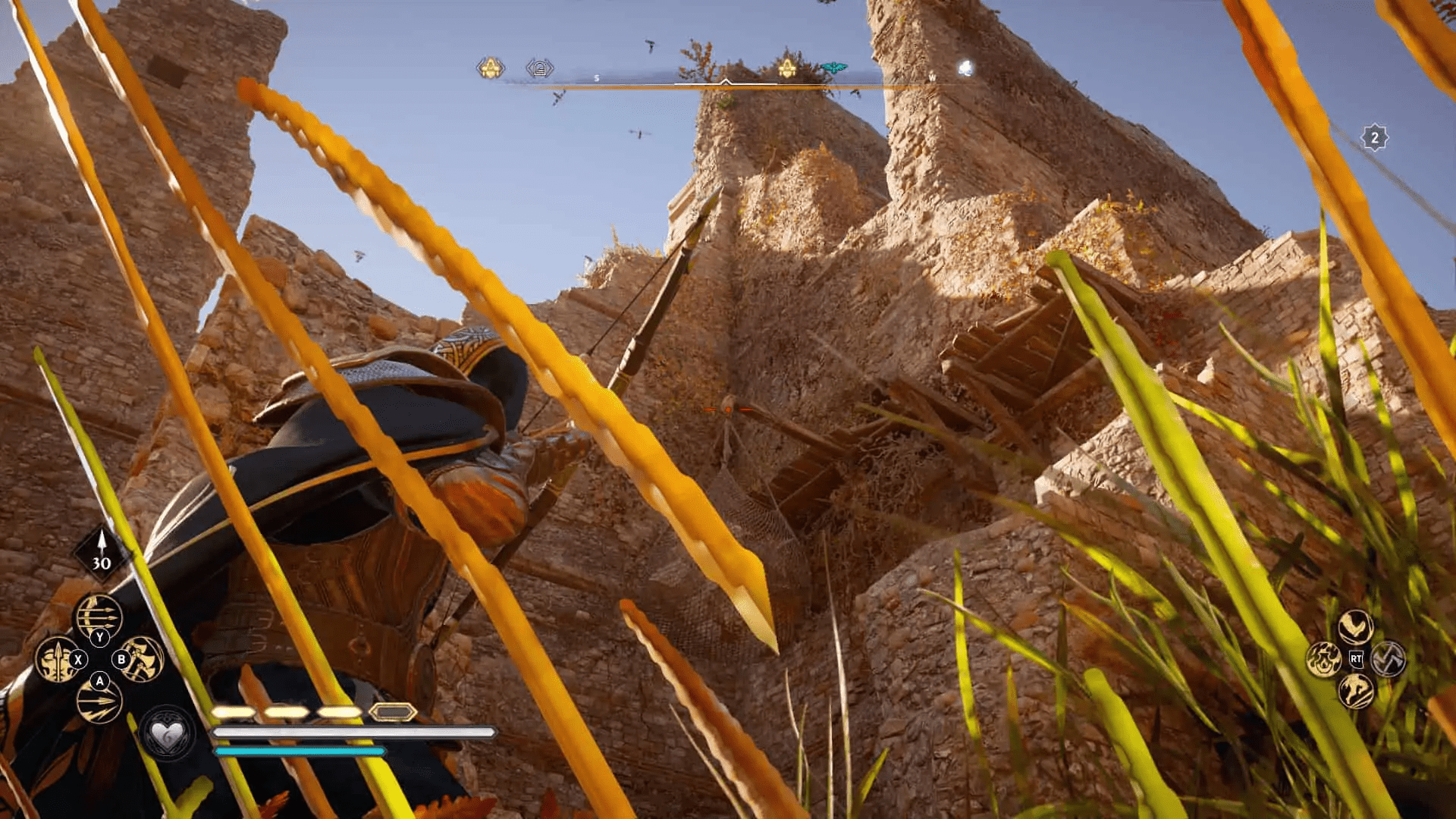
Task: Toggle the teal raven marker on the compass
Action: (833, 66)
